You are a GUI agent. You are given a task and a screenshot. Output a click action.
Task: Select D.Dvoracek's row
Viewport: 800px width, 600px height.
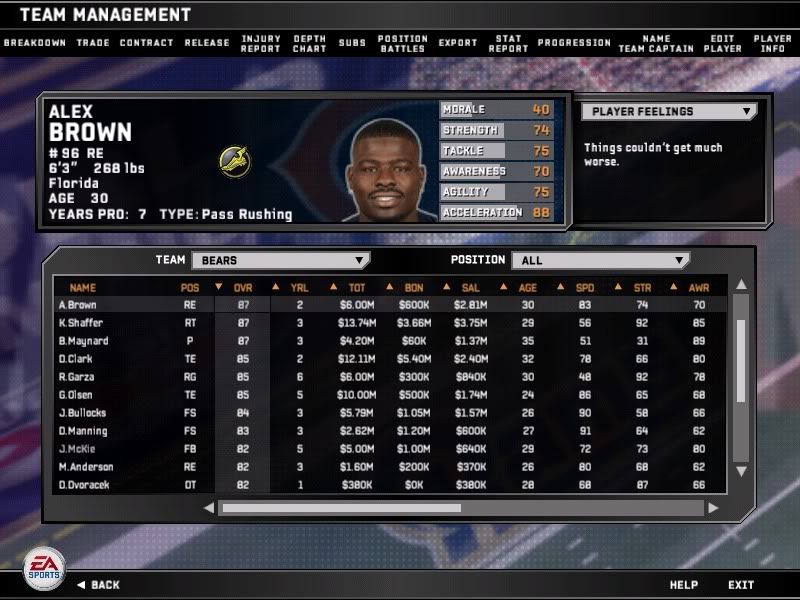[86, 485]
